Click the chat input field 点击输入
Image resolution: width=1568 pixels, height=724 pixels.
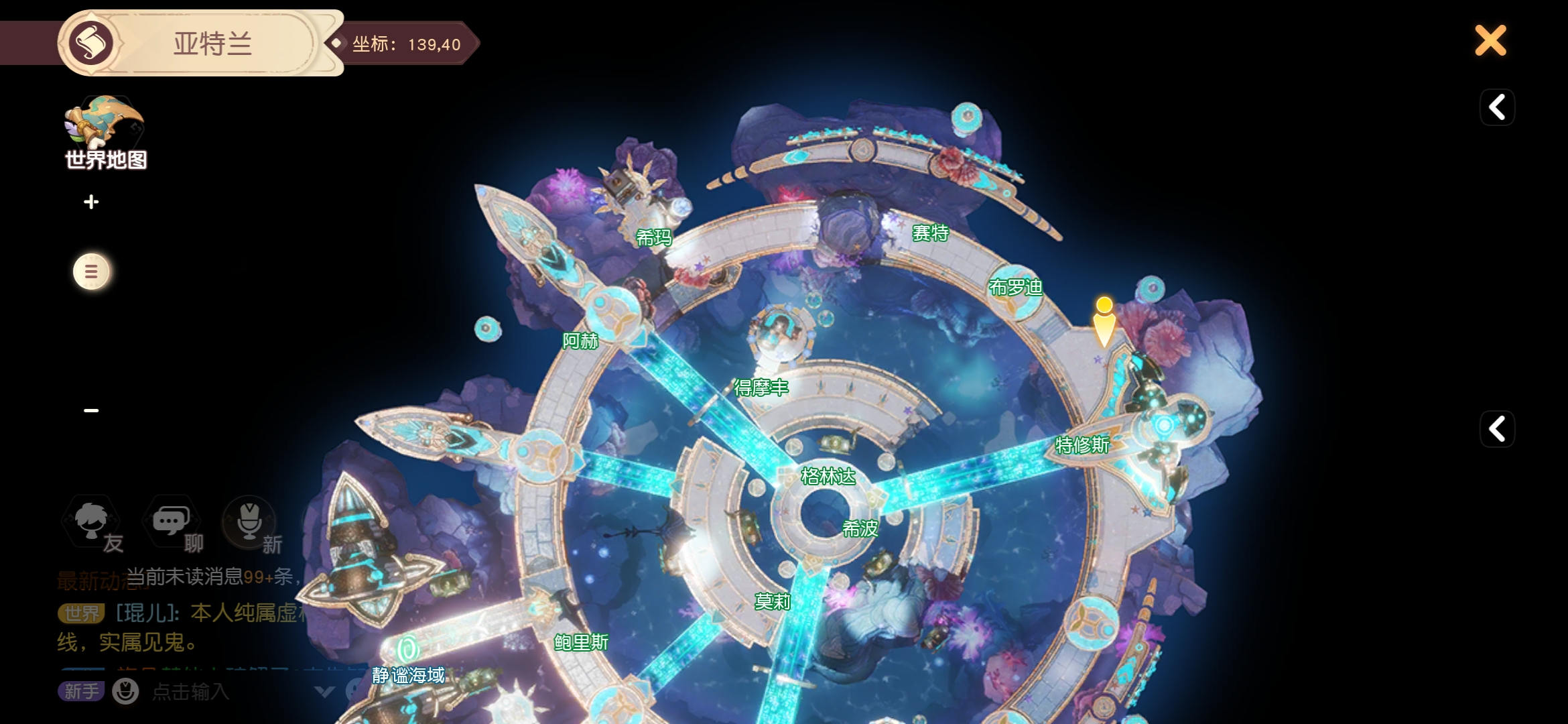click(191, 691)
